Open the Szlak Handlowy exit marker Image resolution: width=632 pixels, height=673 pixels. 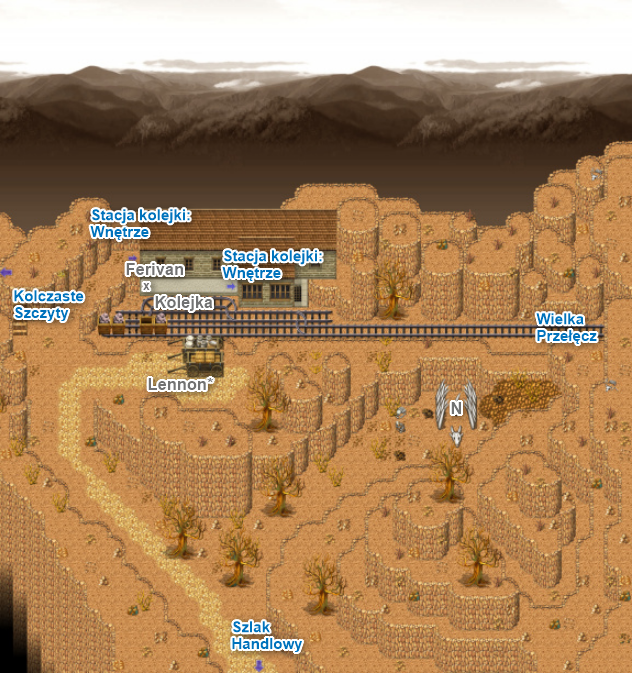coord(266,636)
